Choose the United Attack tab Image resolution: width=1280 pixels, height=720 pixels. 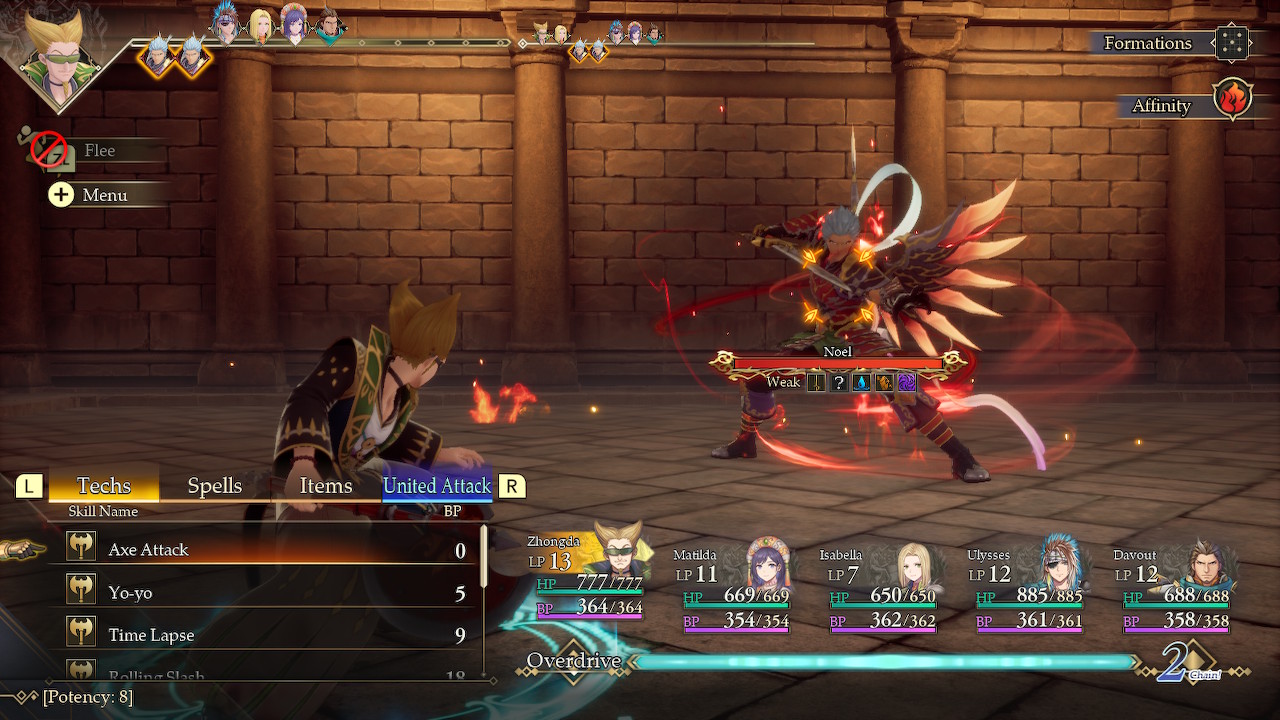[437, 486]
